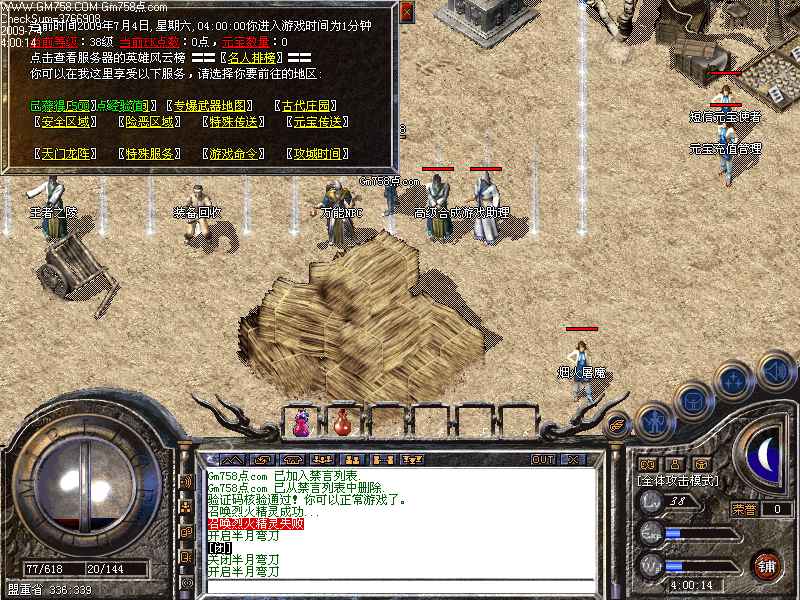This screenshot has width=800, height=600.
Task: Click the OUT button above the chat
Action: pyautogui.click(x=543, y=459)
